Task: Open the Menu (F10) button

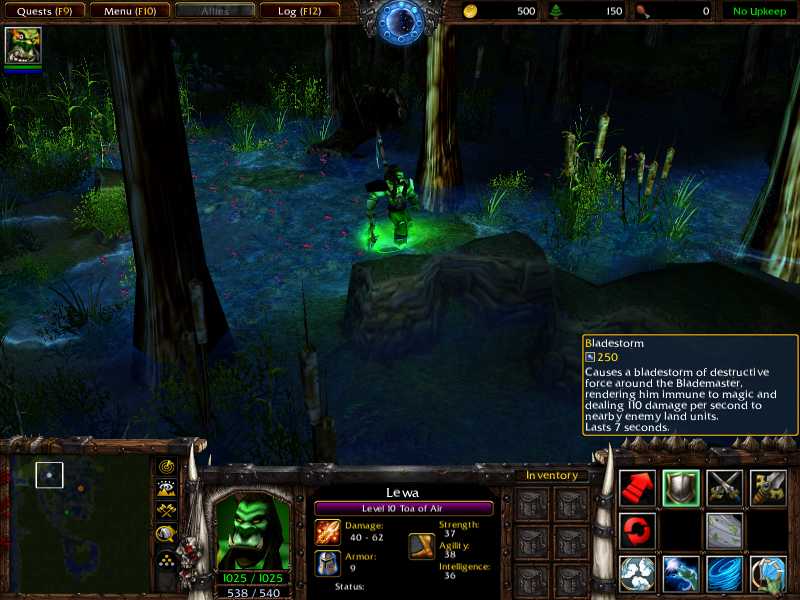Action: (129, 11)
